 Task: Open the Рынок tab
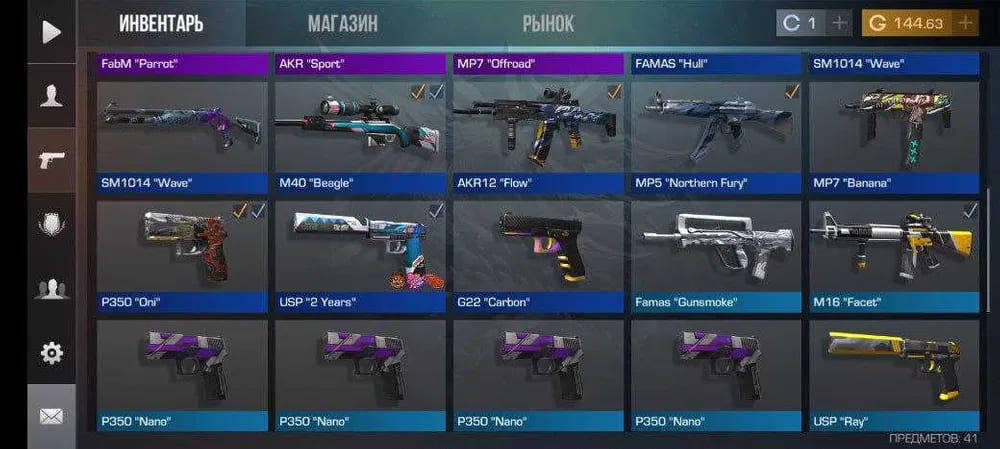coord(548,23)
